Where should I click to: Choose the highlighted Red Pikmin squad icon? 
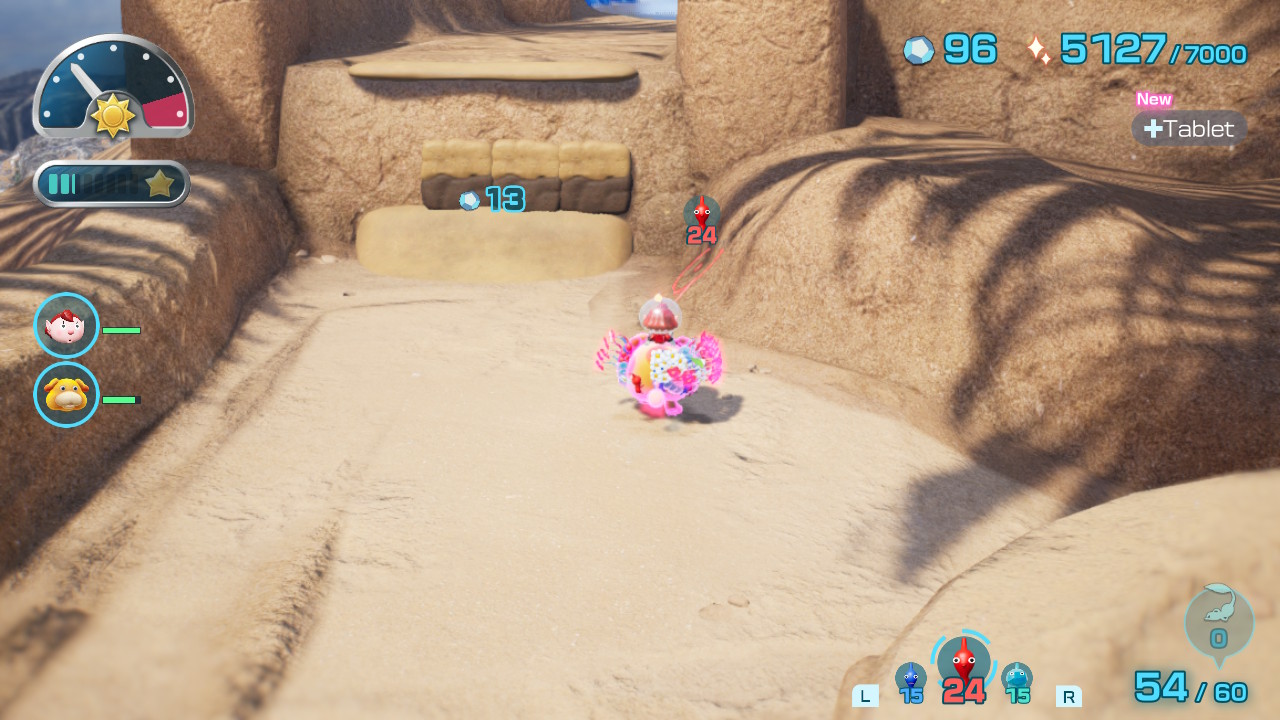(963, 662)
